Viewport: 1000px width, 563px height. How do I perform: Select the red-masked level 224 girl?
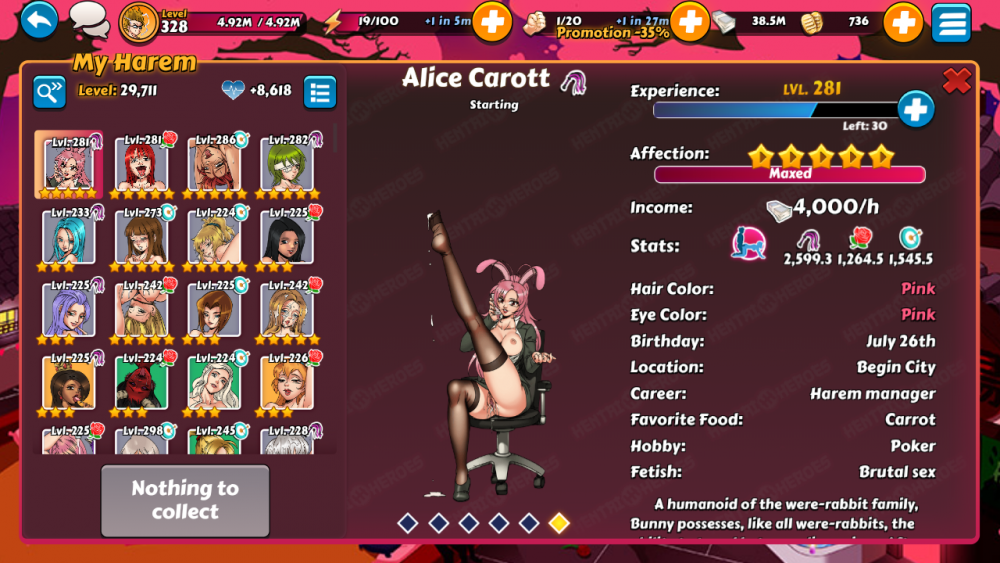(141, 382)
